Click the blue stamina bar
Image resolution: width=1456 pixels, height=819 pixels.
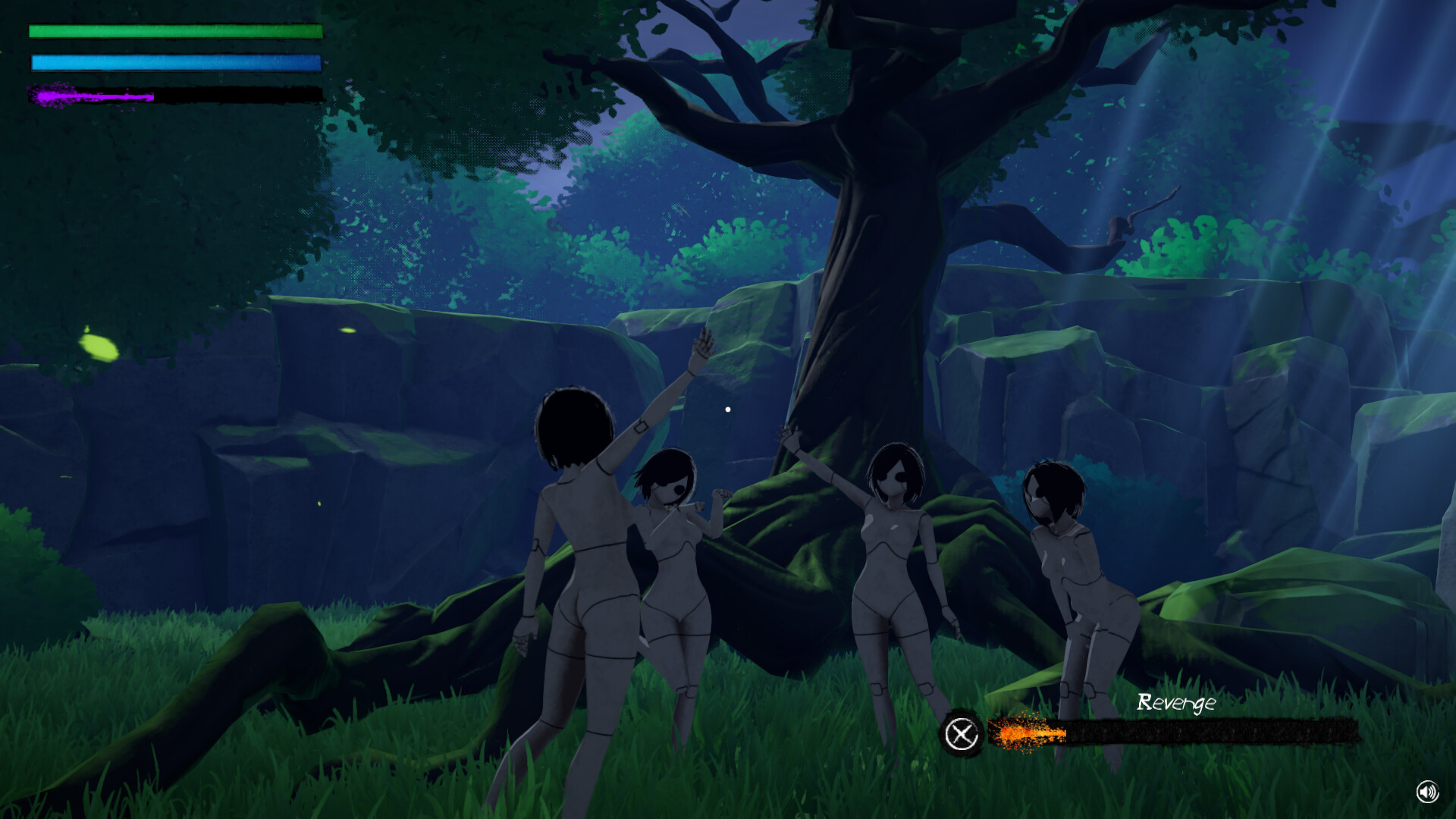pos(174,62)
